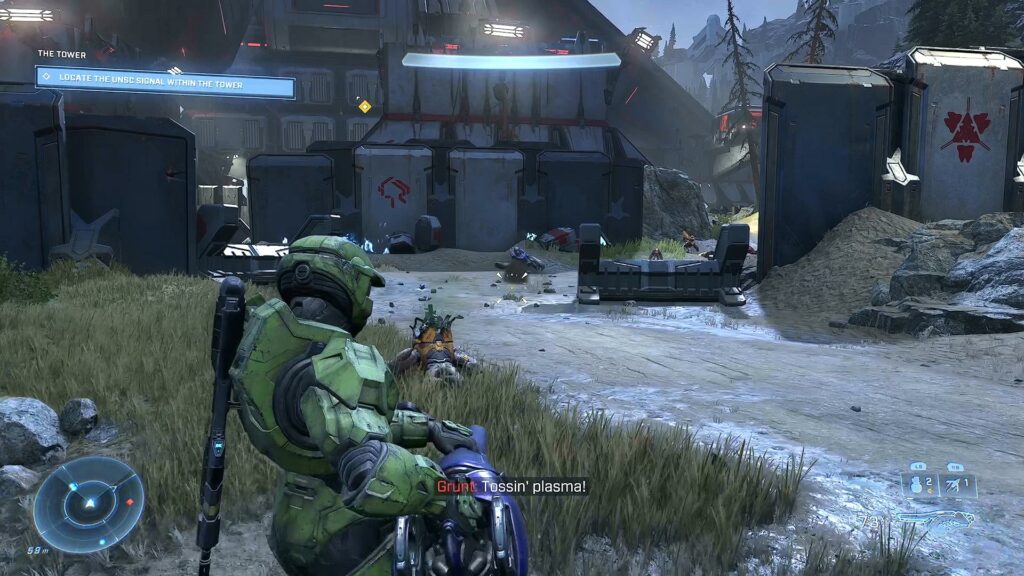Image resolution: width=1024 pixels, height=576 pixels.
Task: Select the grappleshot equipment slot
Action: click(957, 485)
